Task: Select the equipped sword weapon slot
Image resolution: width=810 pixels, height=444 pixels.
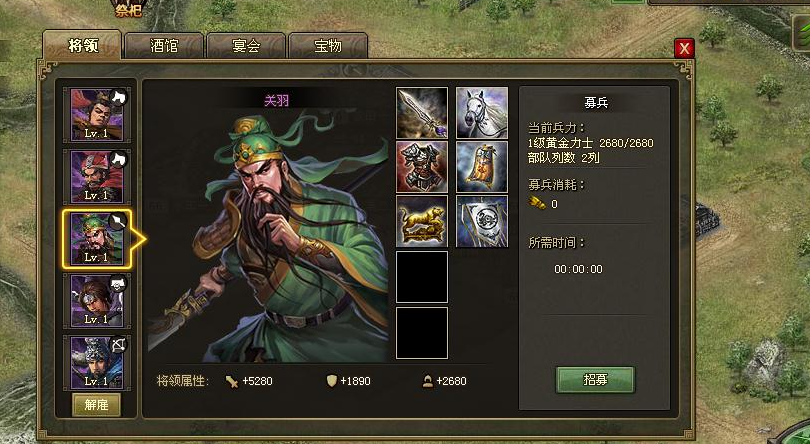Action: [x=422, y=113]
